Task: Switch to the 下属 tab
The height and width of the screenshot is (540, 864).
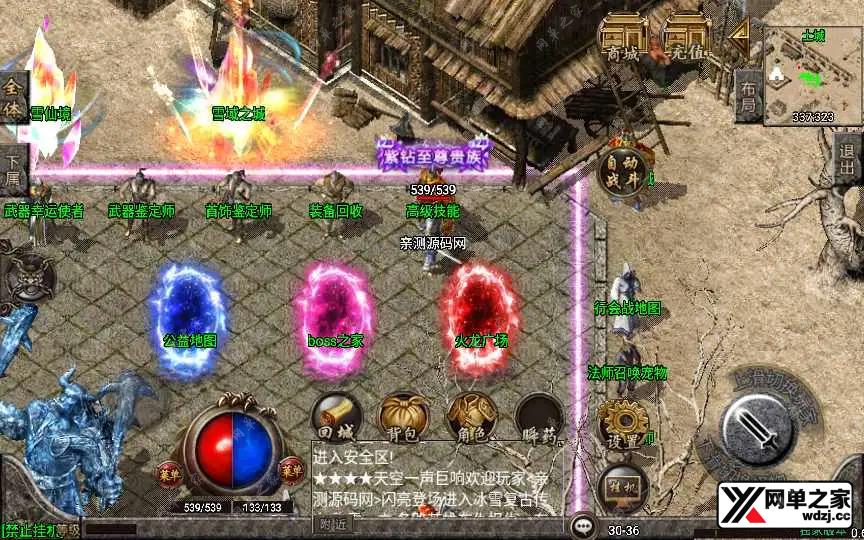Action: click(13, 168)
